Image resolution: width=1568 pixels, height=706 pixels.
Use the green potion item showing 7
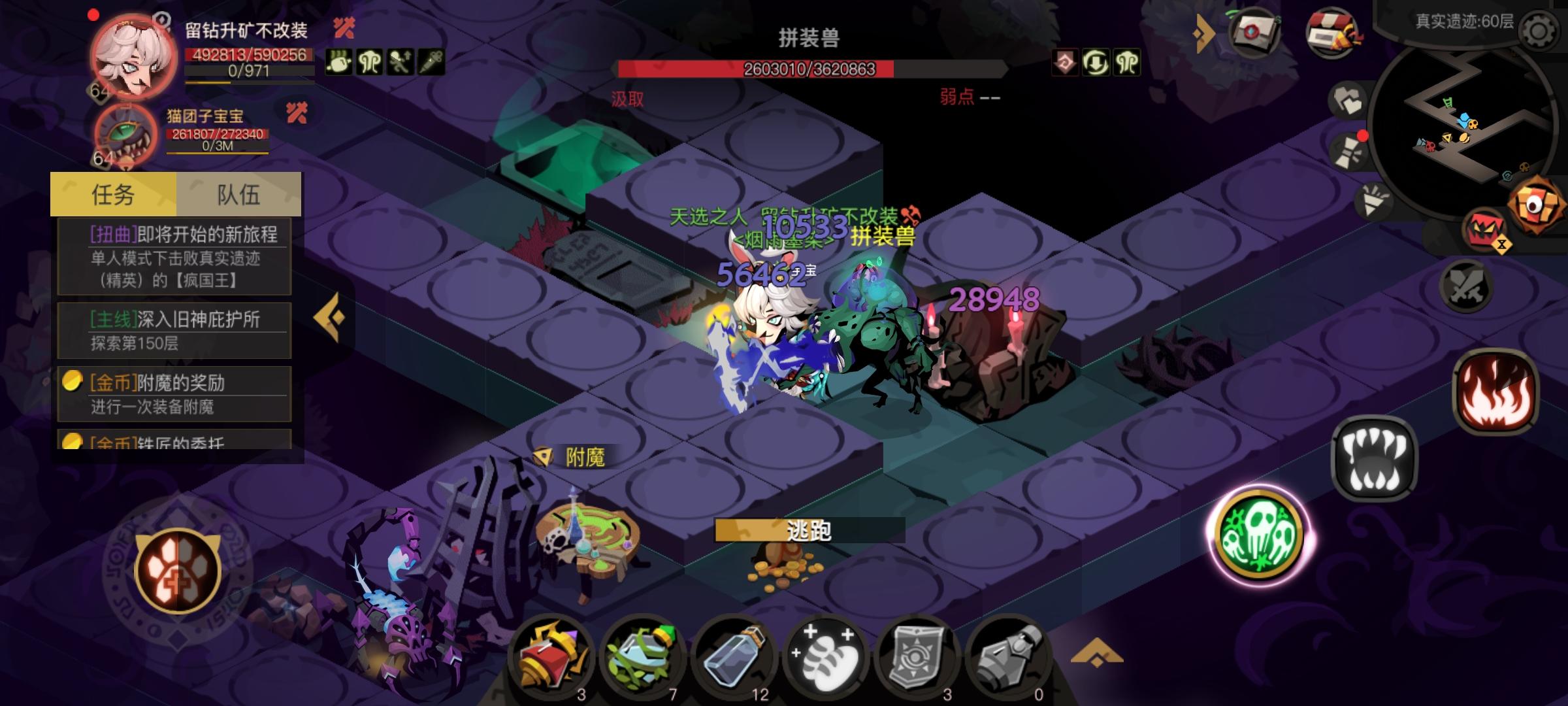click(x=644, y=657)
